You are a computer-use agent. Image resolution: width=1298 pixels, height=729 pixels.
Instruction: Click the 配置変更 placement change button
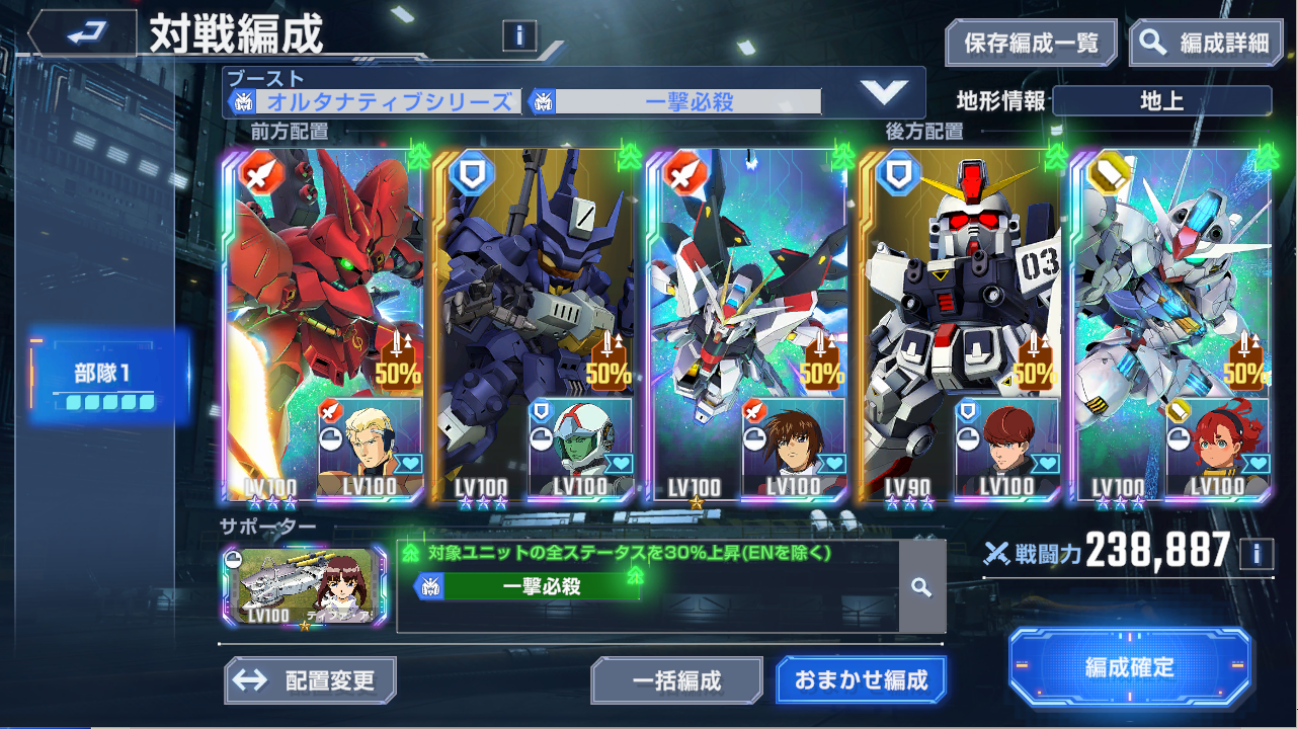click(310, 681)
